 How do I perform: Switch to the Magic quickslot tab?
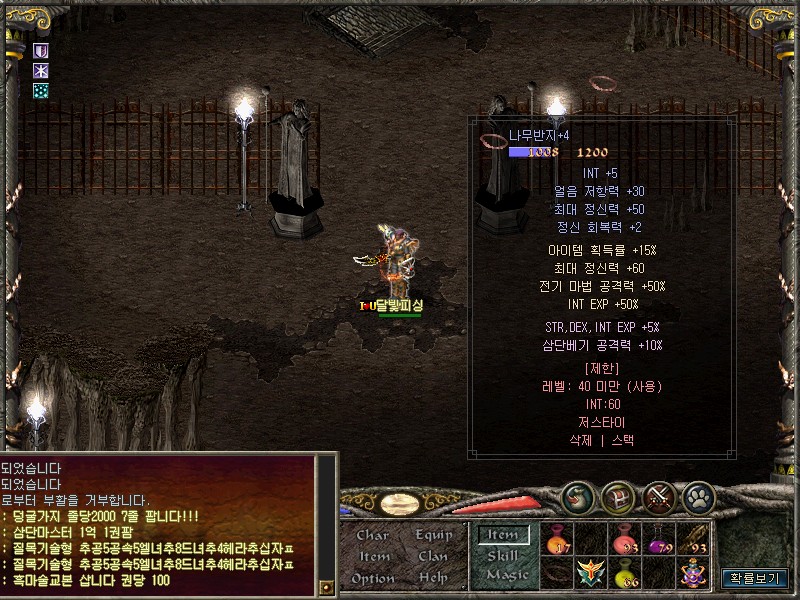click(x=506, y=575)
